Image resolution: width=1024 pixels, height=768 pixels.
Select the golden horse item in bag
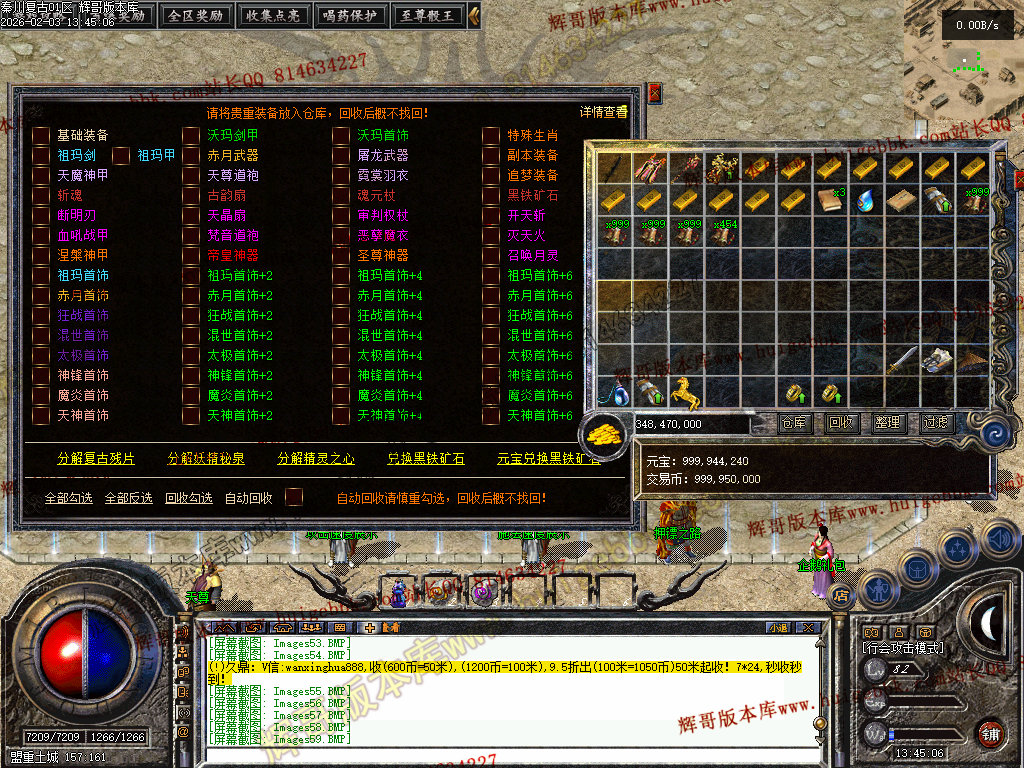click(x=686, y=391)
